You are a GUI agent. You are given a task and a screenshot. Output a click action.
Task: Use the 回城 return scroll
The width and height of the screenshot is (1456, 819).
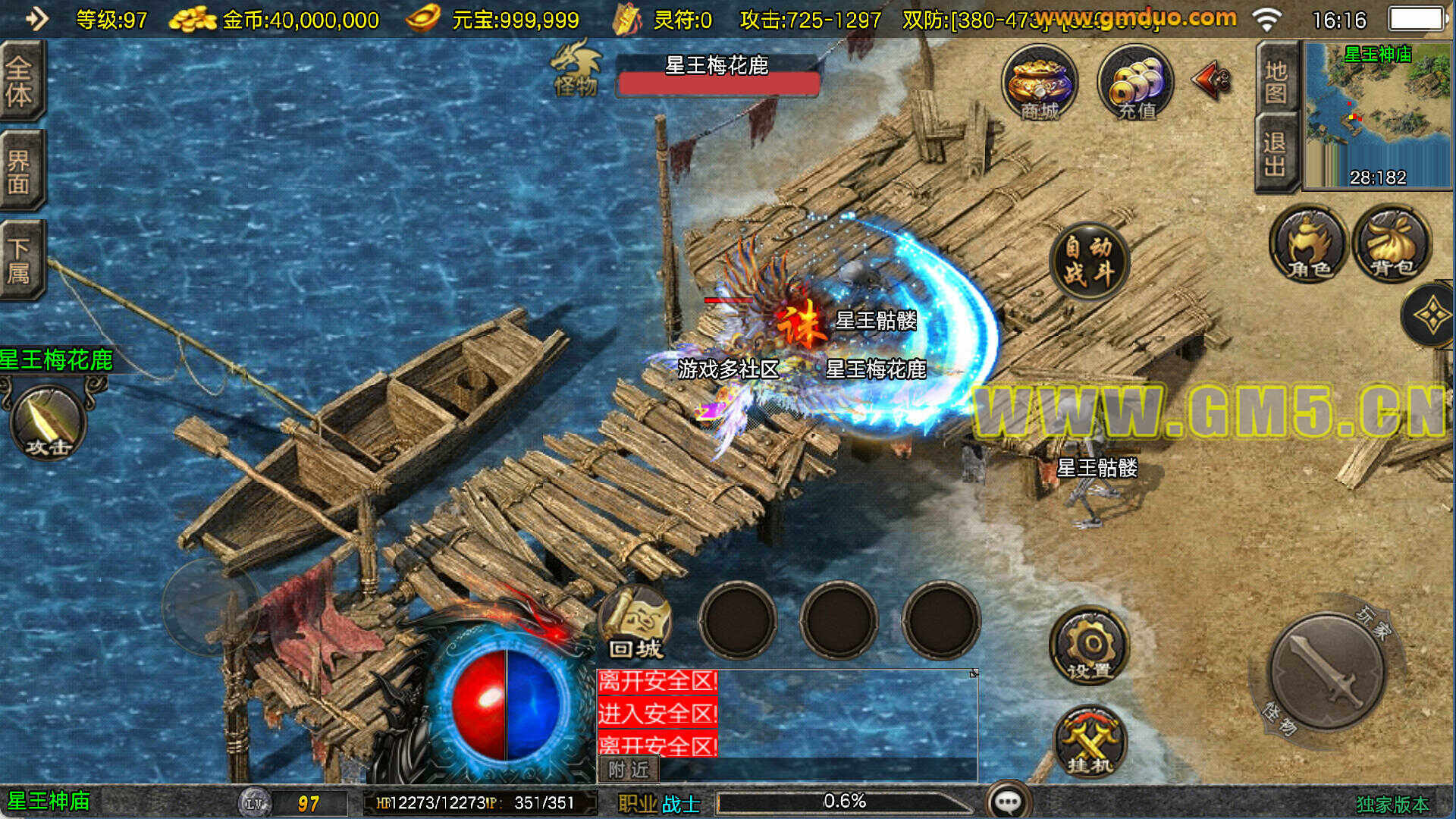(635, 623)
